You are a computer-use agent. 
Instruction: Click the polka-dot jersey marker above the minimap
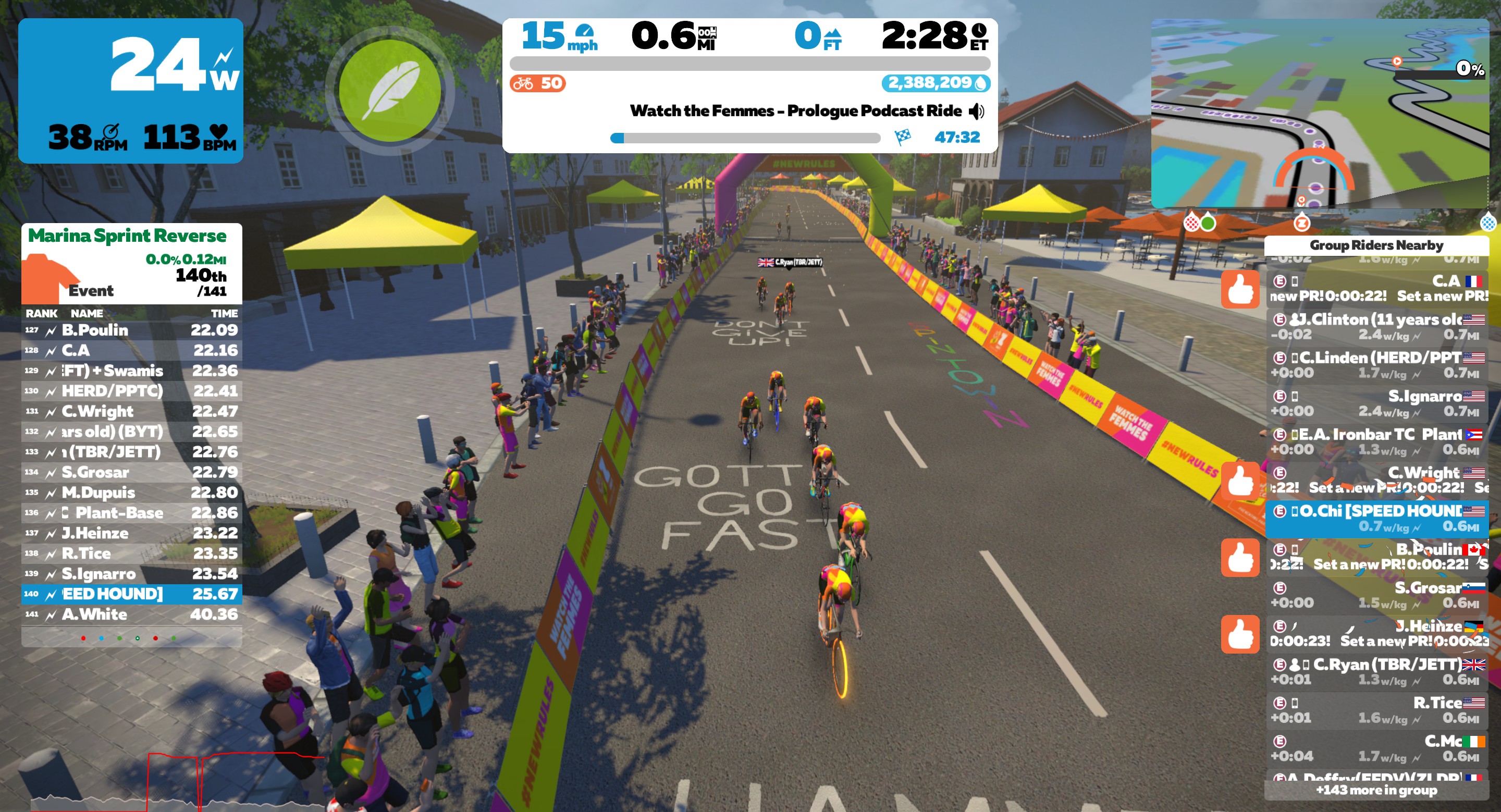point(1192,224)
